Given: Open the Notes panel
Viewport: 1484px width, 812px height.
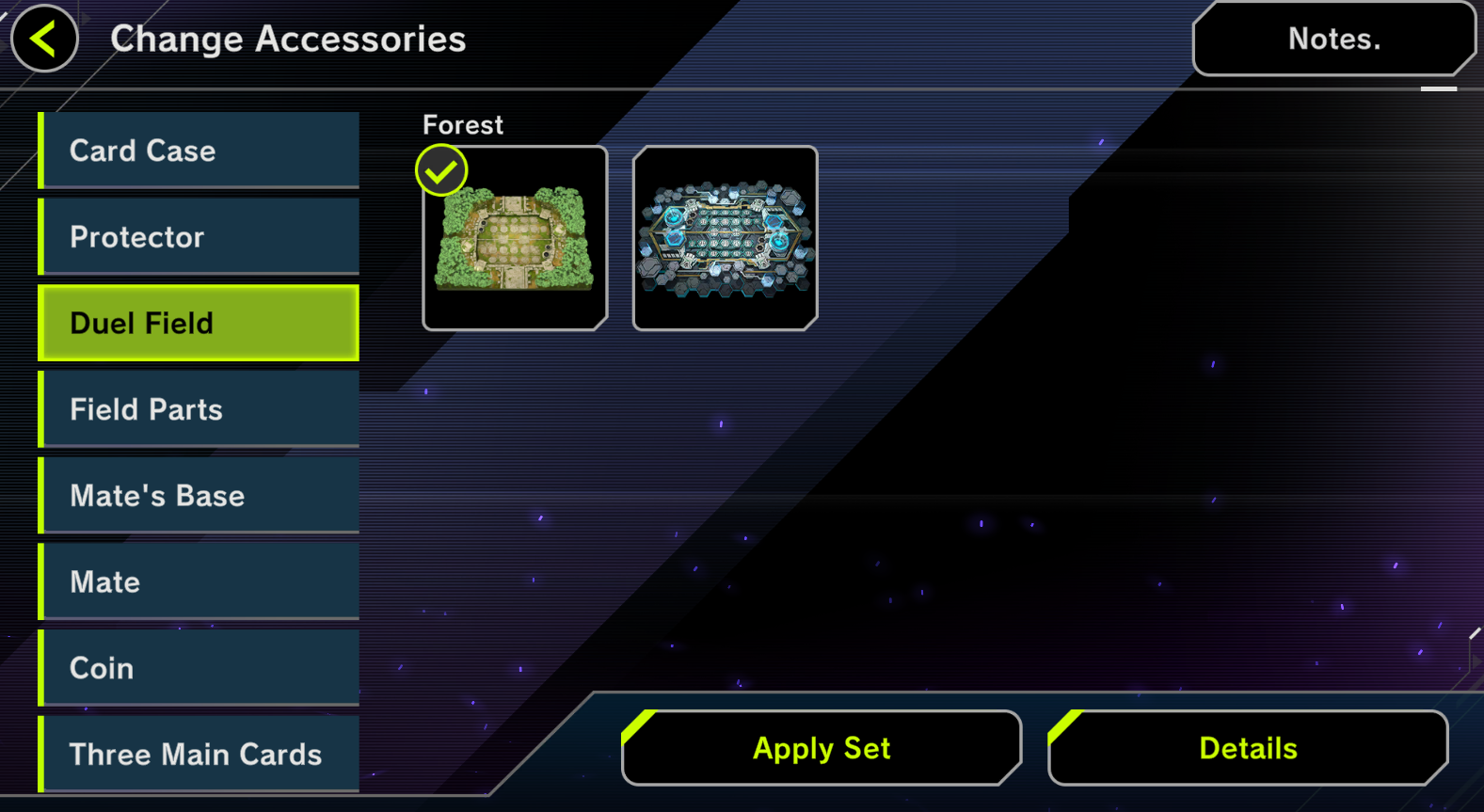Looking at the screenshot, I should click(x=1332, y=39).
